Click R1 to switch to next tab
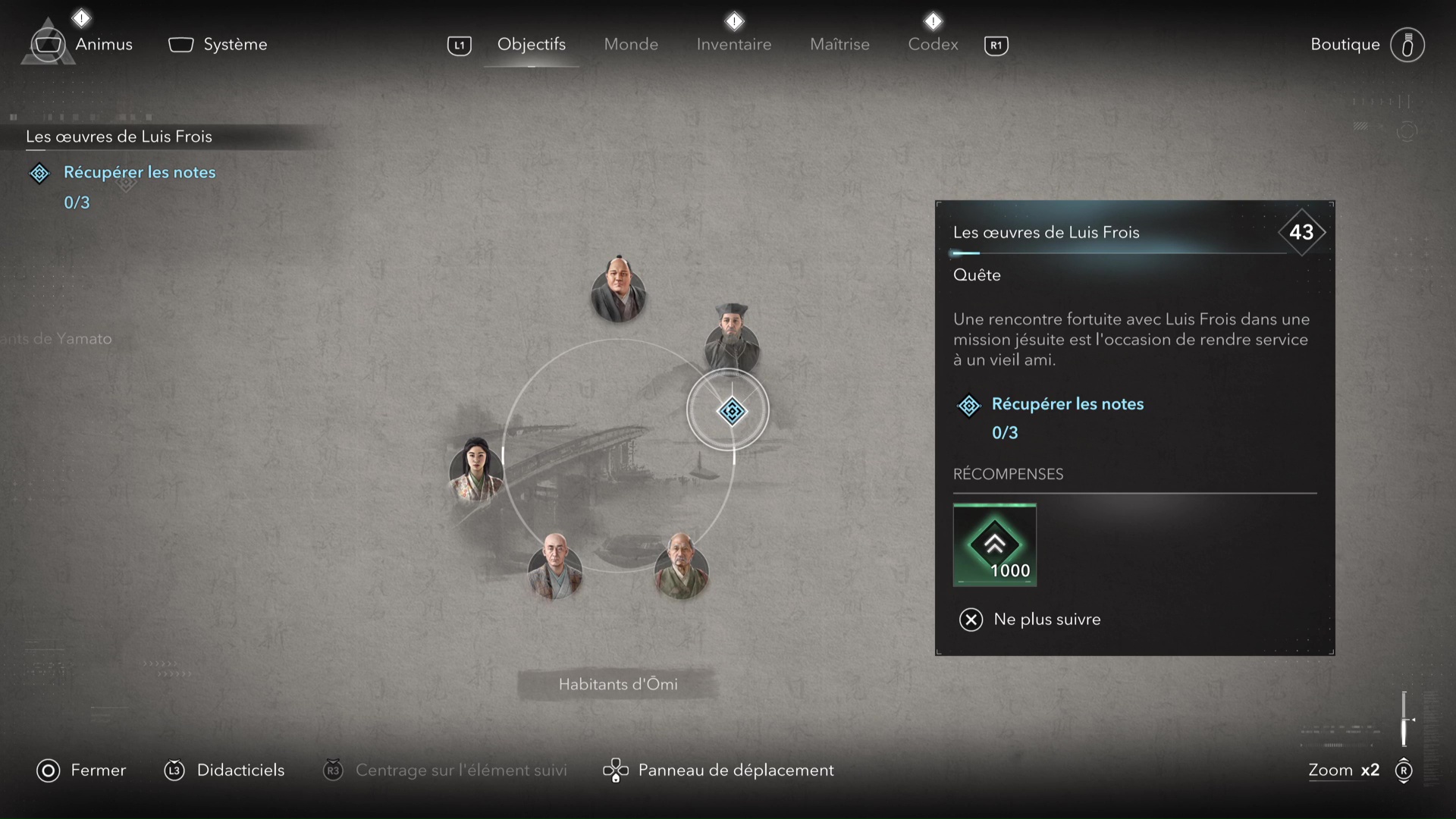This screenshot has width=1456, height=819. [x=996, y=45]
